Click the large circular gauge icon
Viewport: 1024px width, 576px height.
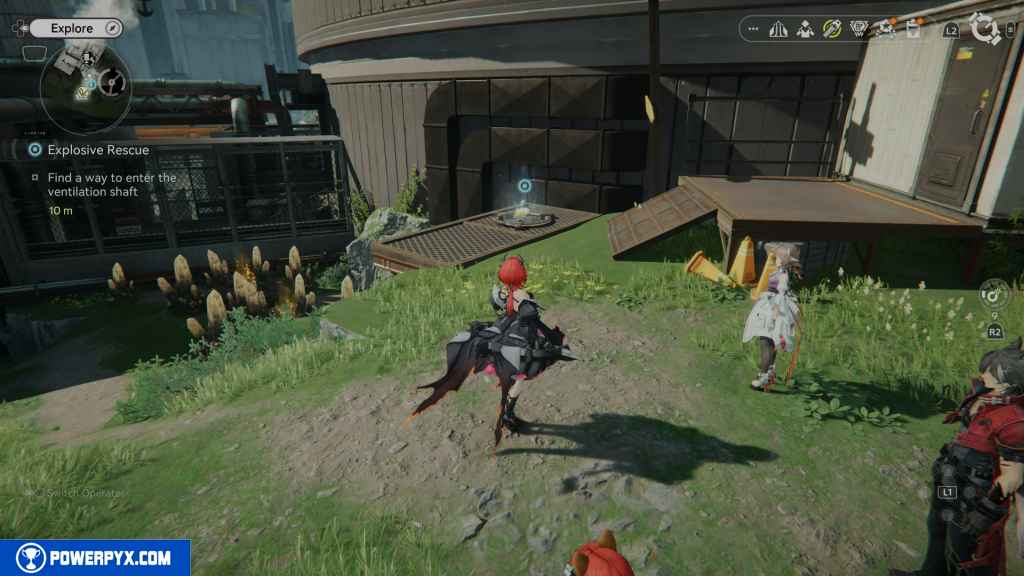[986, 30]
